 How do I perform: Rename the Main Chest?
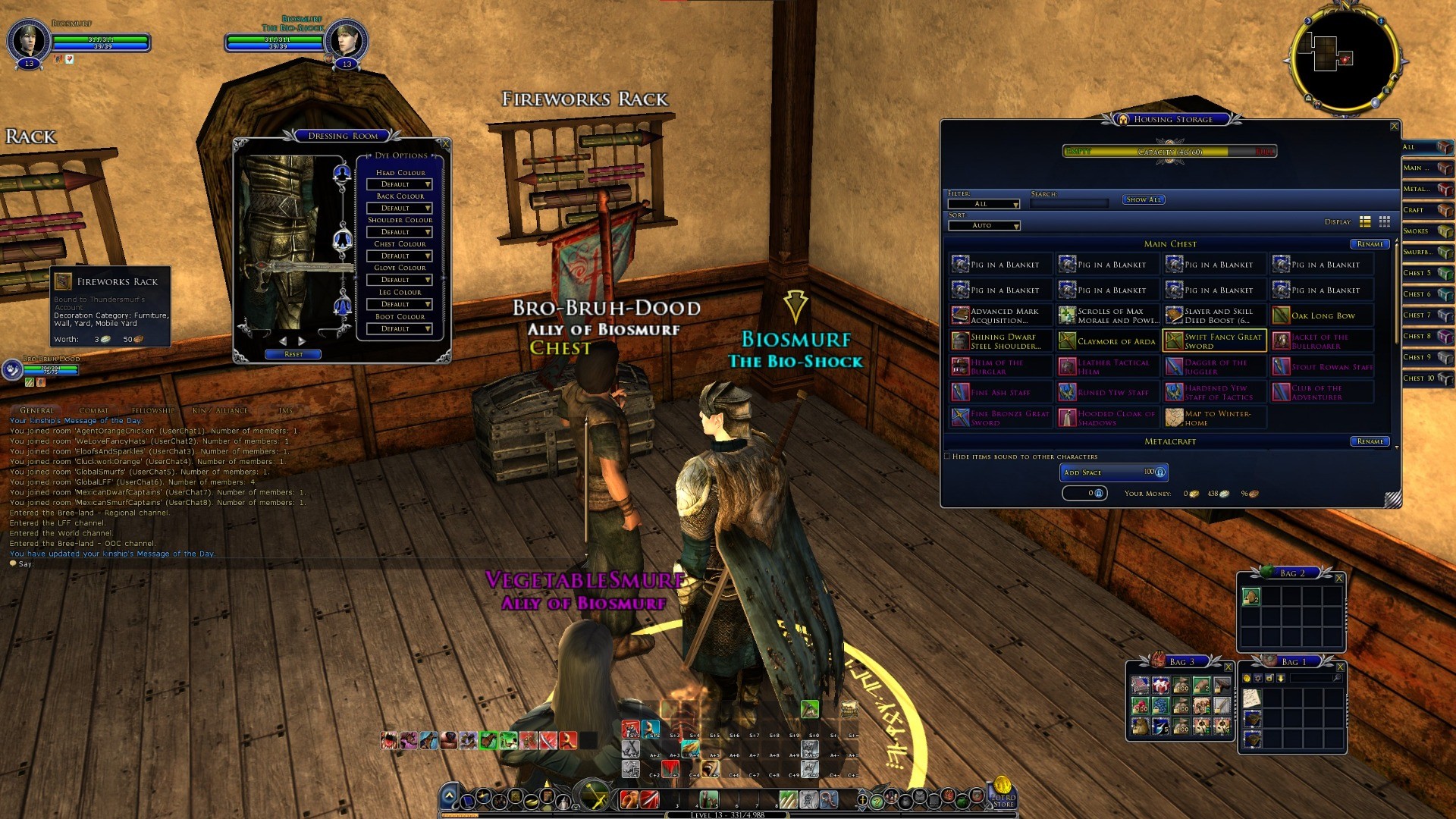1370,244
